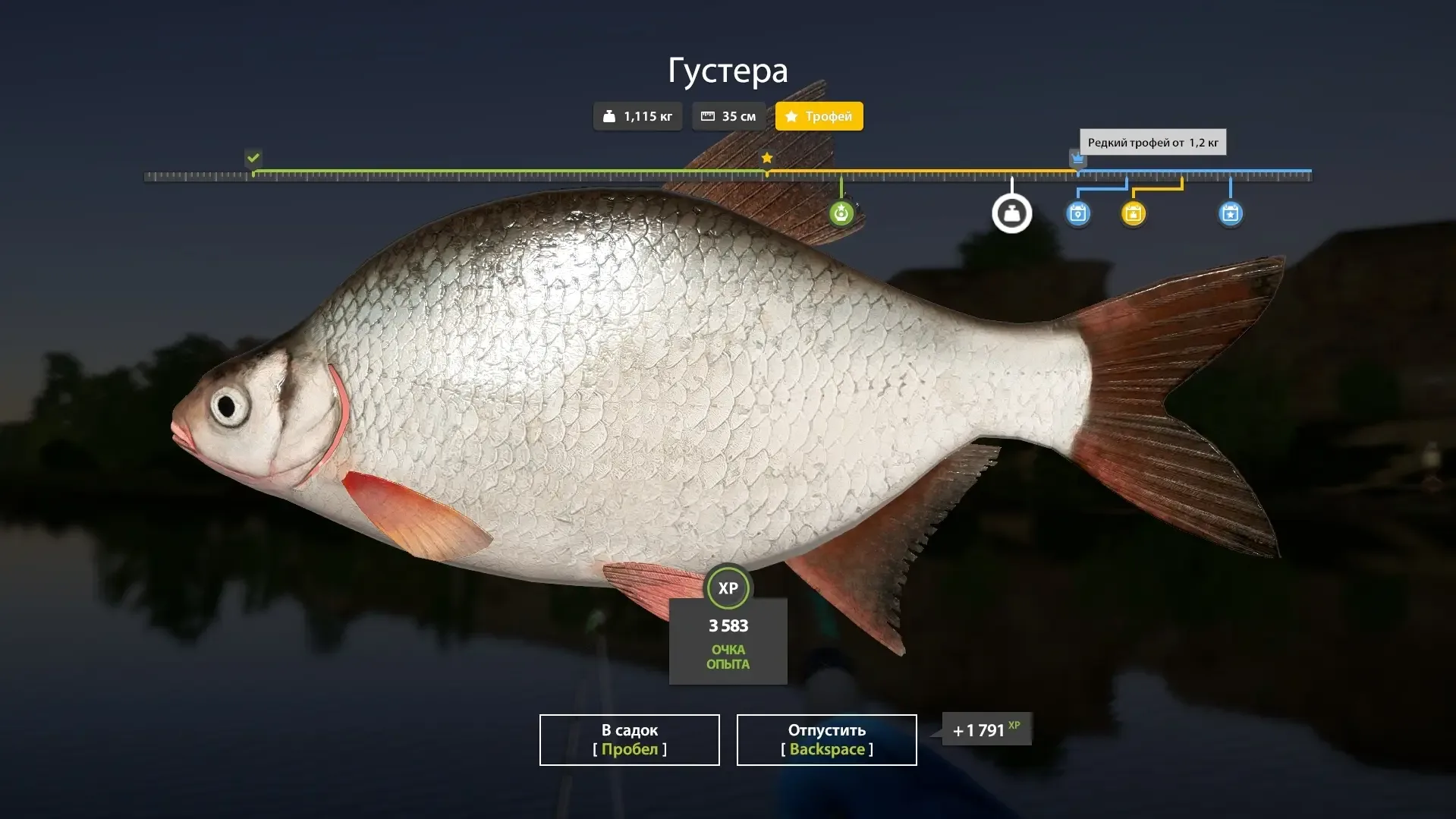Put the fish into the keepnet (В садок)
1456x819 pixels.
tap(629, 739)
